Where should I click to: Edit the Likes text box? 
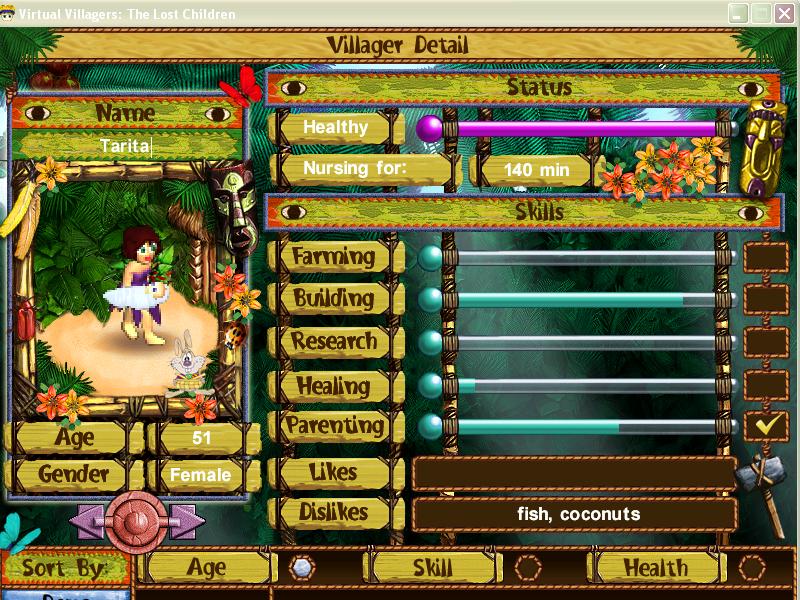coord(574,473)
